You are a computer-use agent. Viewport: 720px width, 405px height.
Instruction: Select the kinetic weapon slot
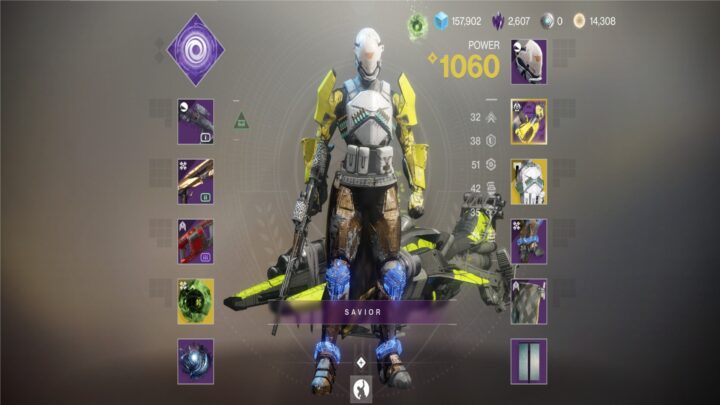click(196, 121)
